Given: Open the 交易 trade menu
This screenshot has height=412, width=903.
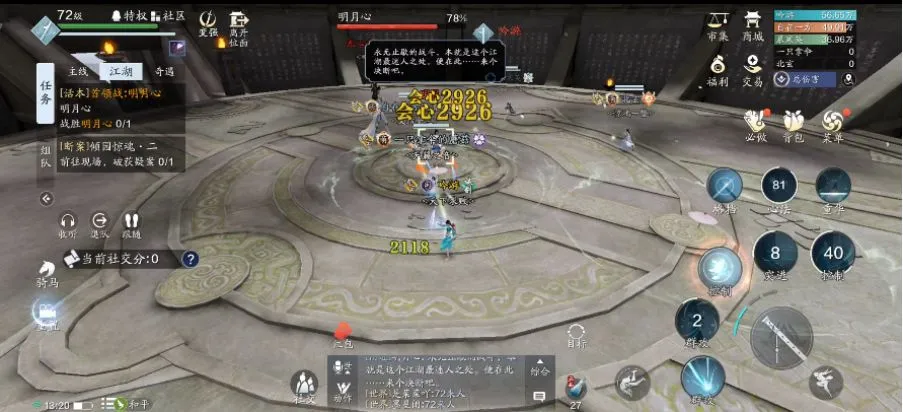Looking at the screenshot, I should (752, 70).
